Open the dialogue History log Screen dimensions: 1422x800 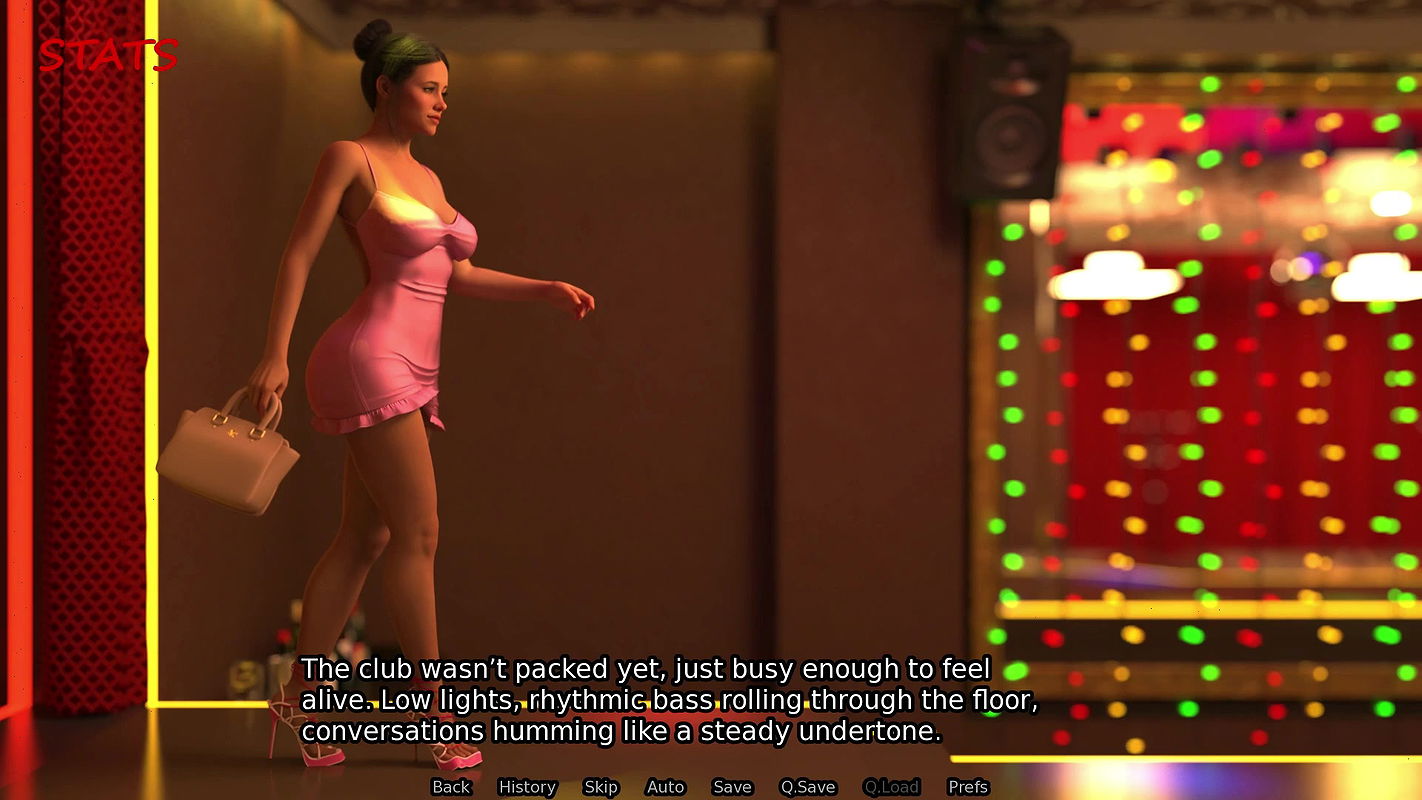[527, 787]
